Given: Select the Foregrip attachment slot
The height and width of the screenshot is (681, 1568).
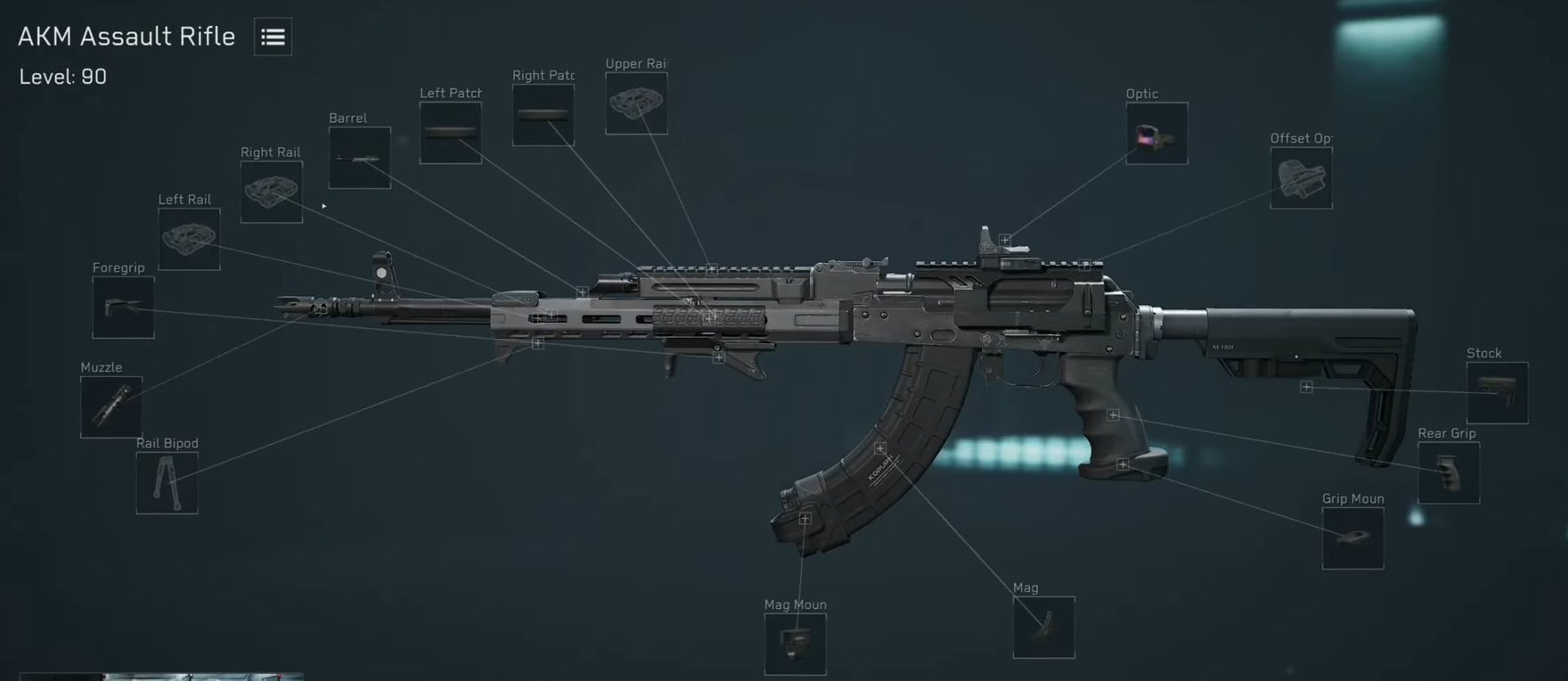Looking at the screenshot, I should tap(122, 308).
